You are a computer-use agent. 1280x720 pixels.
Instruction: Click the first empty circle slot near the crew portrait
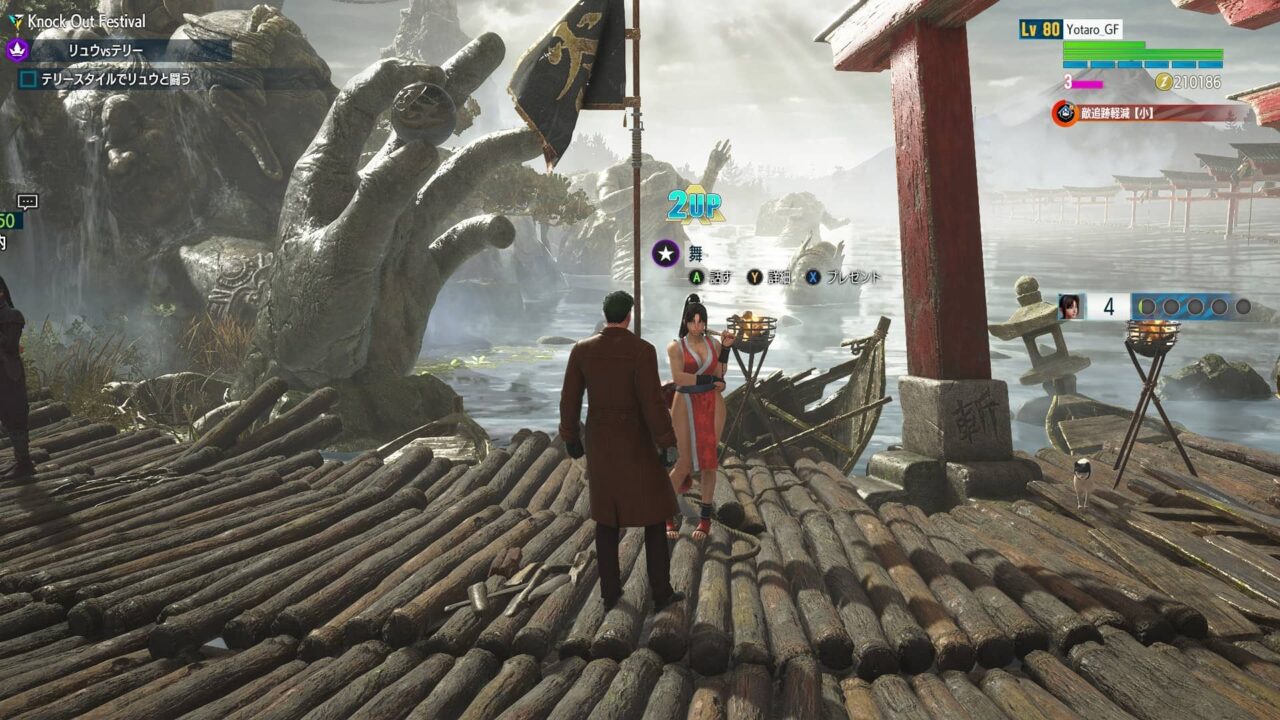click(1148, 306)
